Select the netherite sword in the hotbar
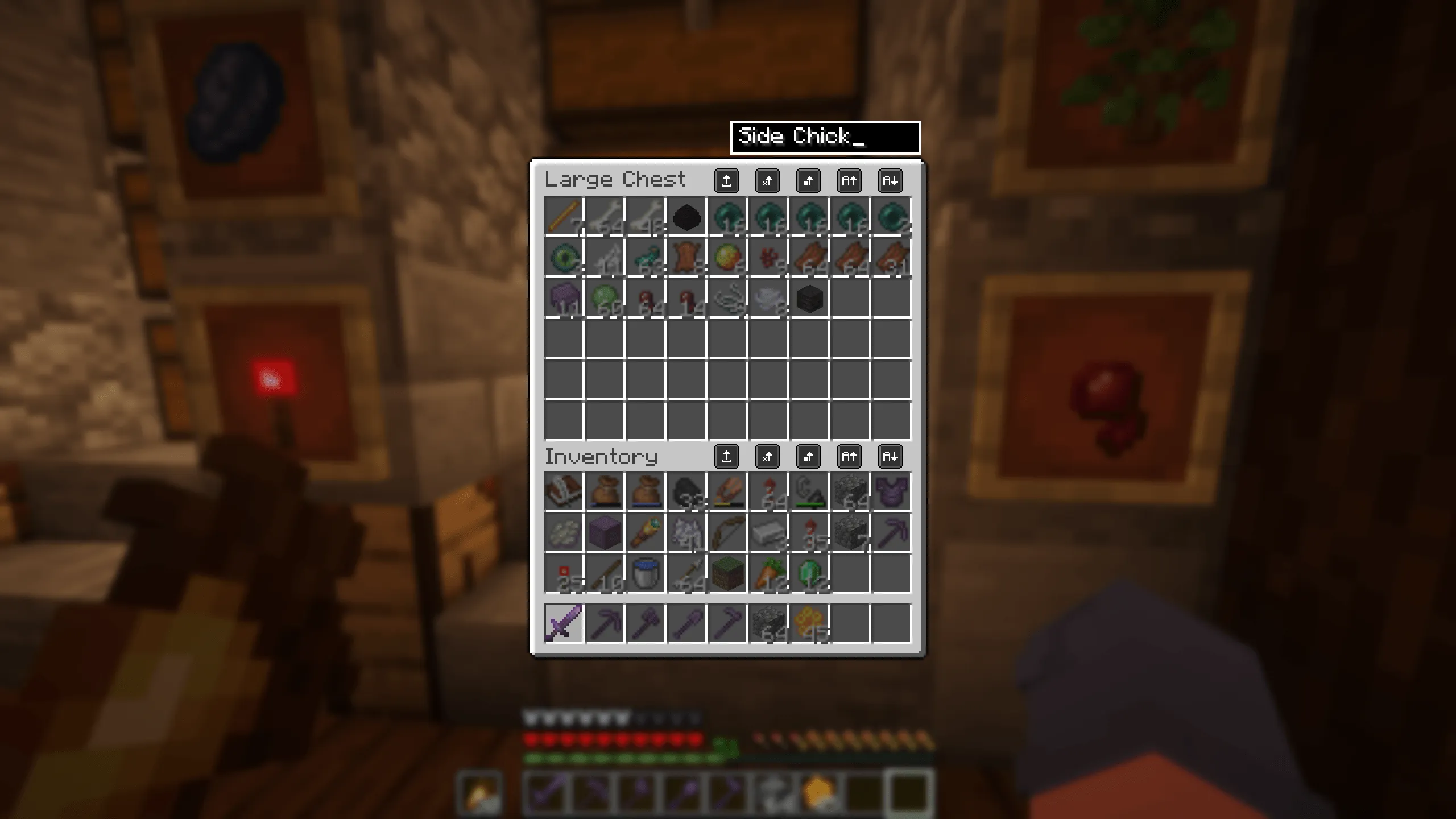The width and height of the screenshot is (1456, 819). pos(562,620)
